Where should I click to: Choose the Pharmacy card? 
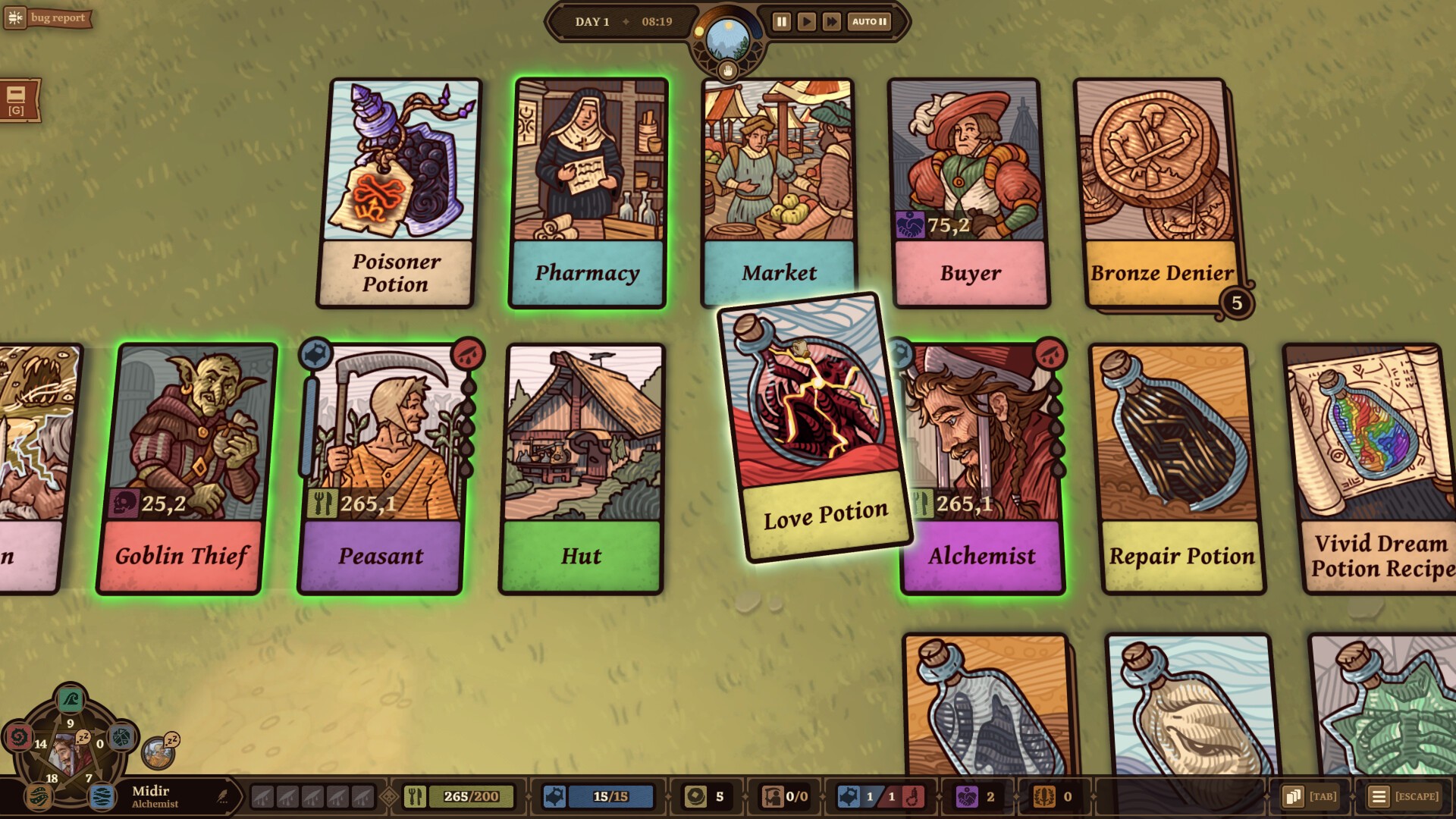(588, 193)
